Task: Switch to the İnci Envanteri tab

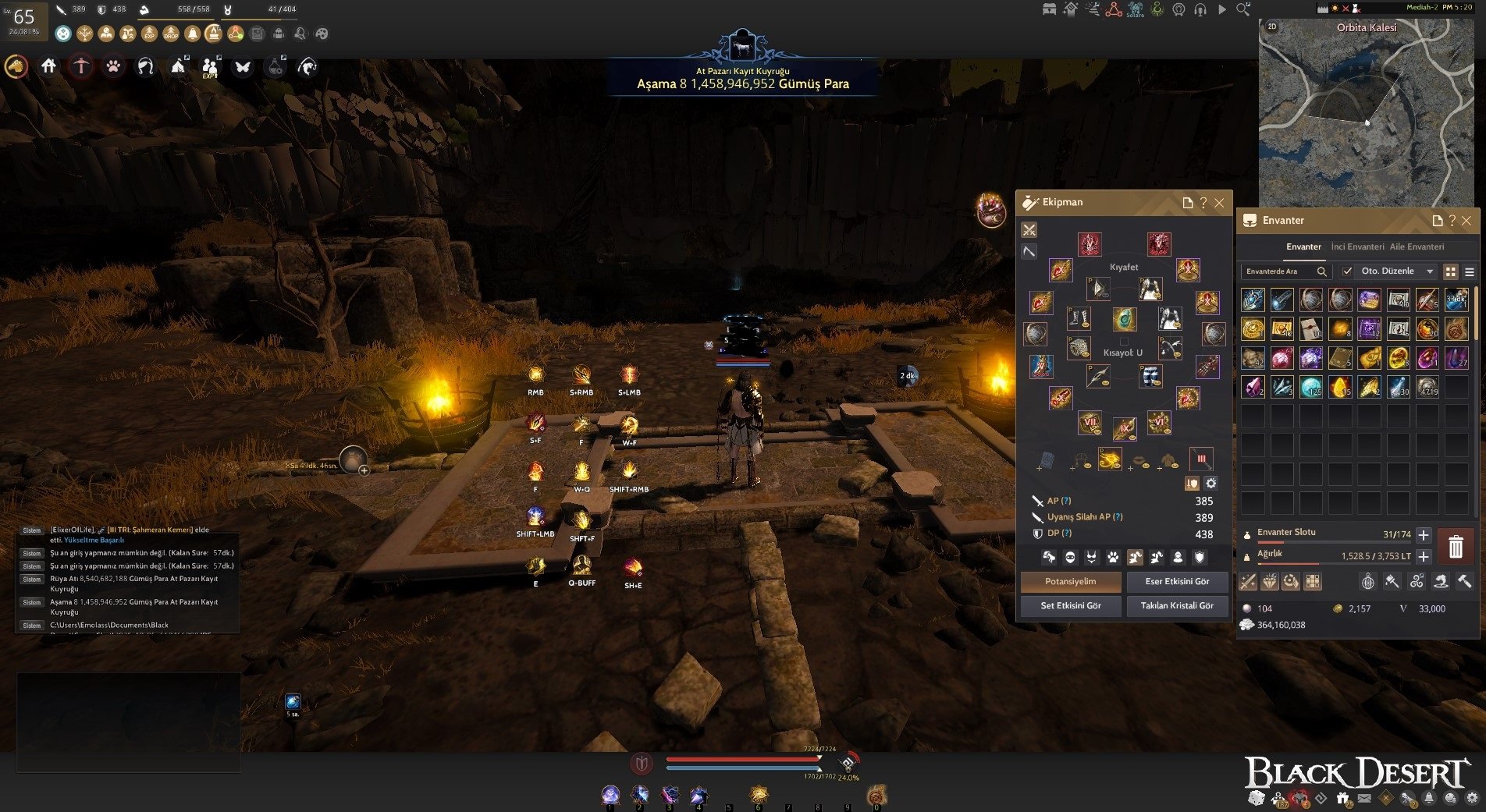Action: tap(1357, 246)
